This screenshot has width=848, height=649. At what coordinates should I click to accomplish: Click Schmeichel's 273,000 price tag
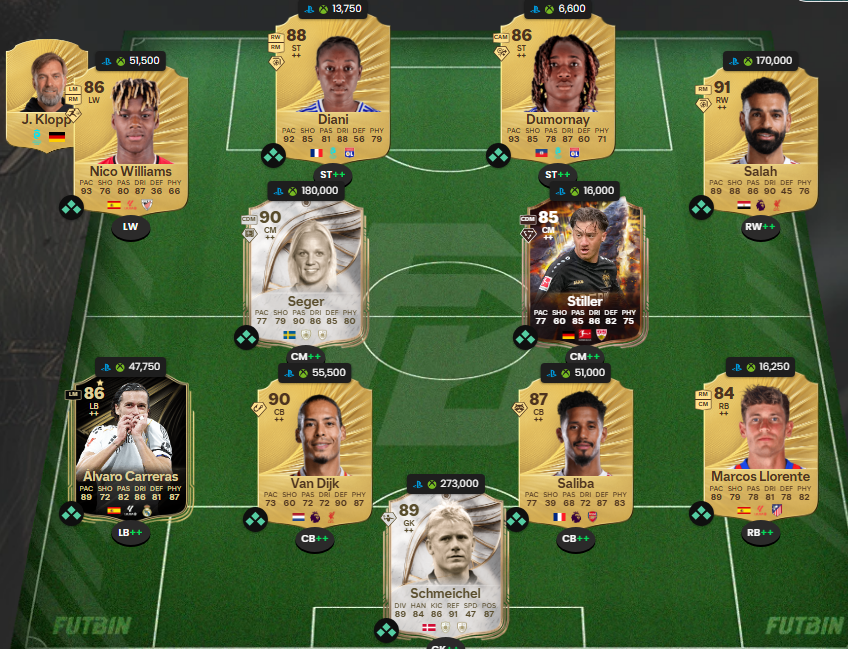[x=443, y=484]
